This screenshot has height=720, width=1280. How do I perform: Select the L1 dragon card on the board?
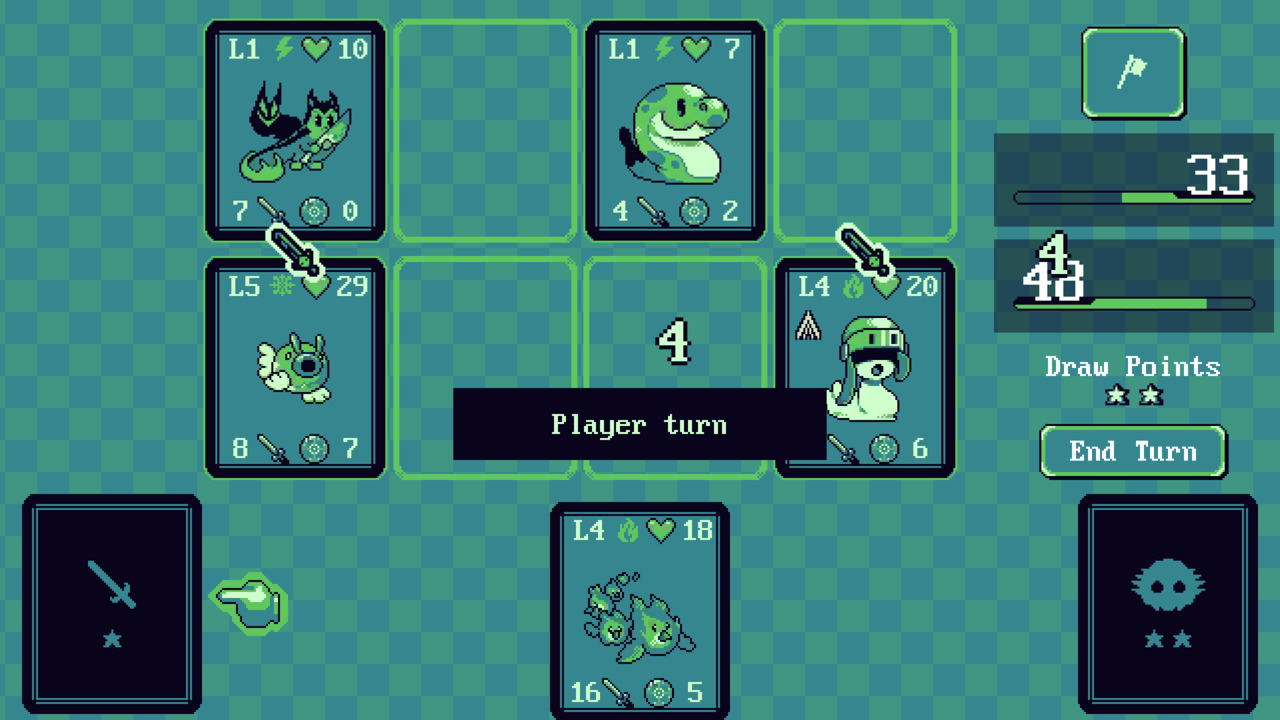(295, 130)
